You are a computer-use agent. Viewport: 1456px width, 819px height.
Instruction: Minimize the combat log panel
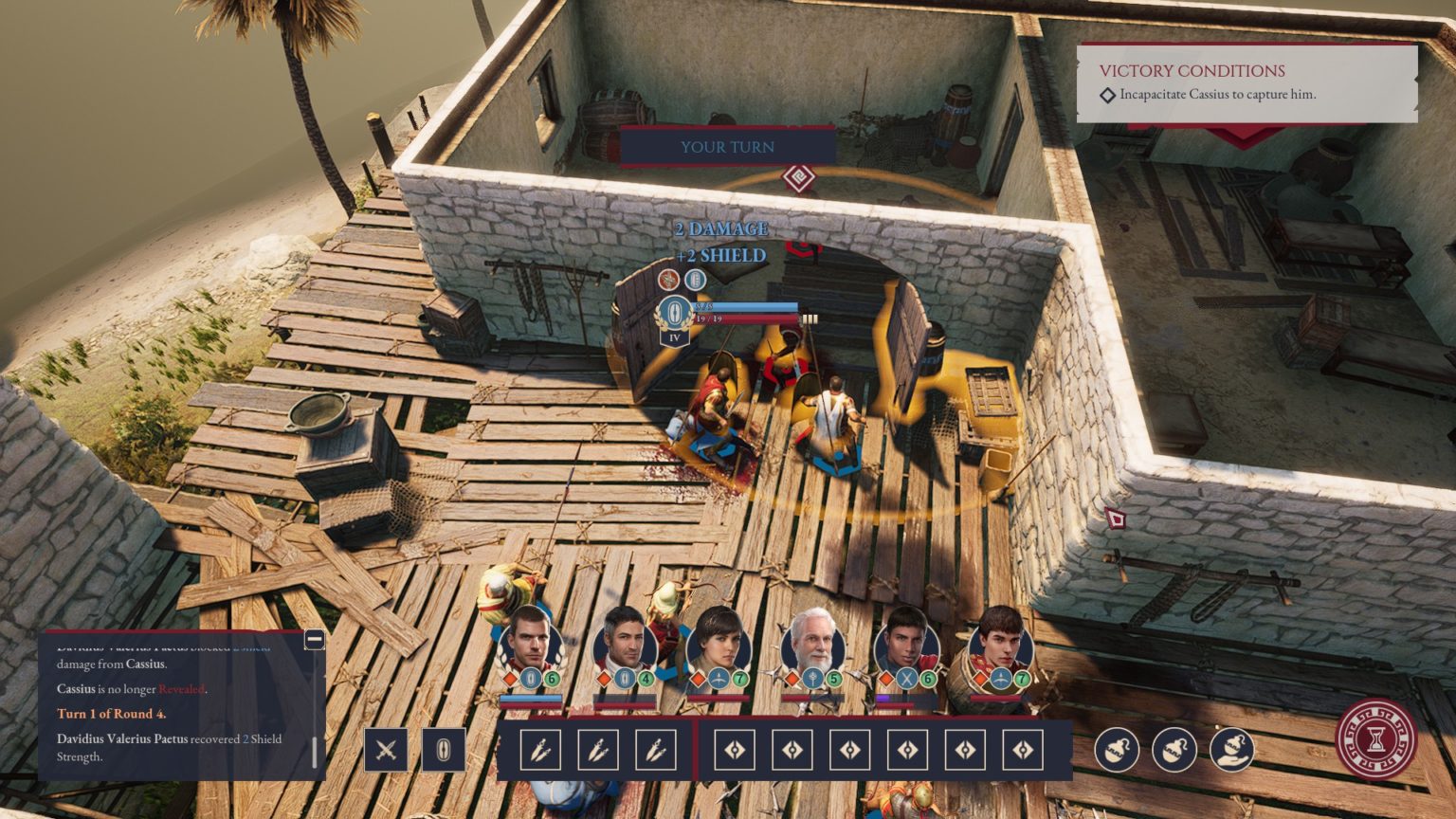(x=315, y=640)
